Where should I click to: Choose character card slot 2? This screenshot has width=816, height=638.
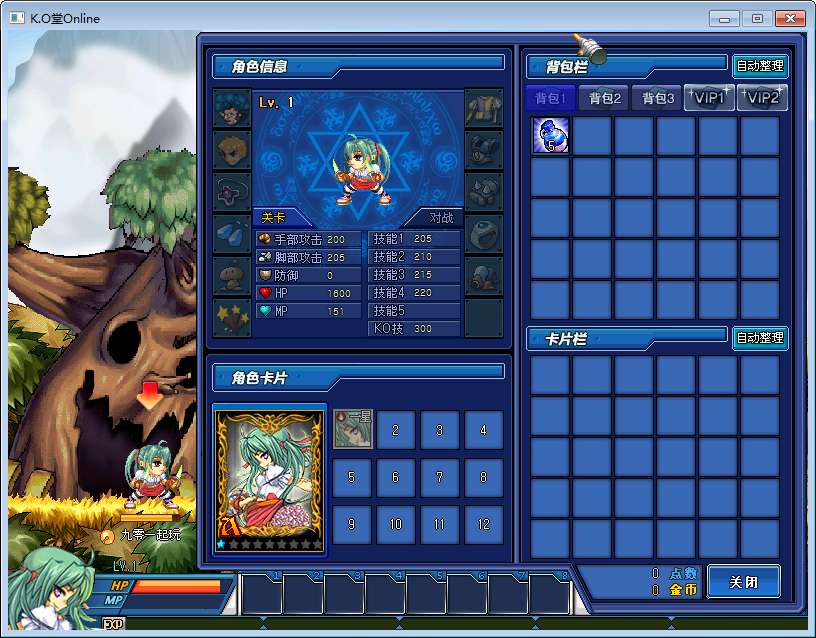click(396, 430)
